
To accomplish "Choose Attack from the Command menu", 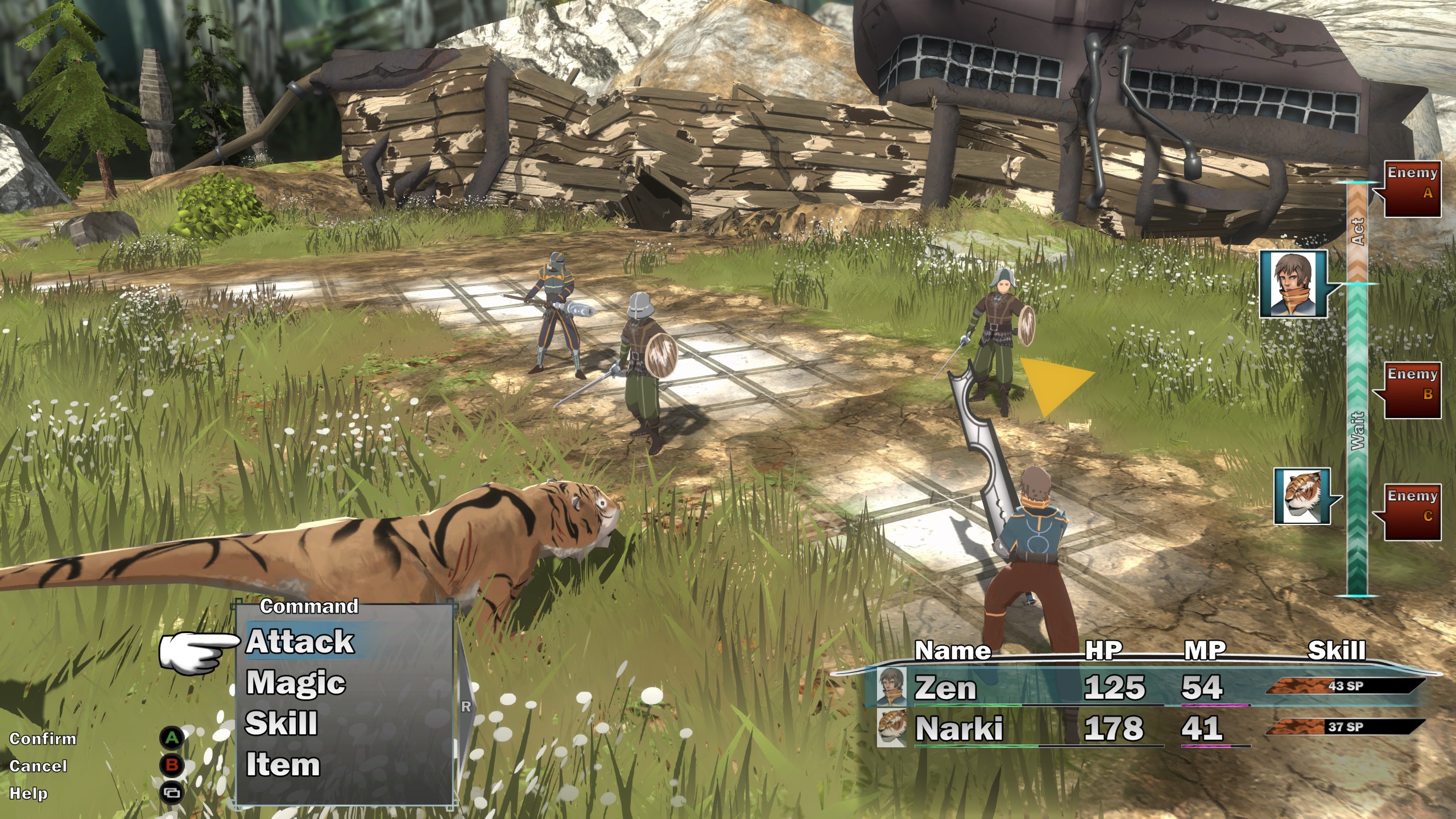I will [x=300, y=642].
